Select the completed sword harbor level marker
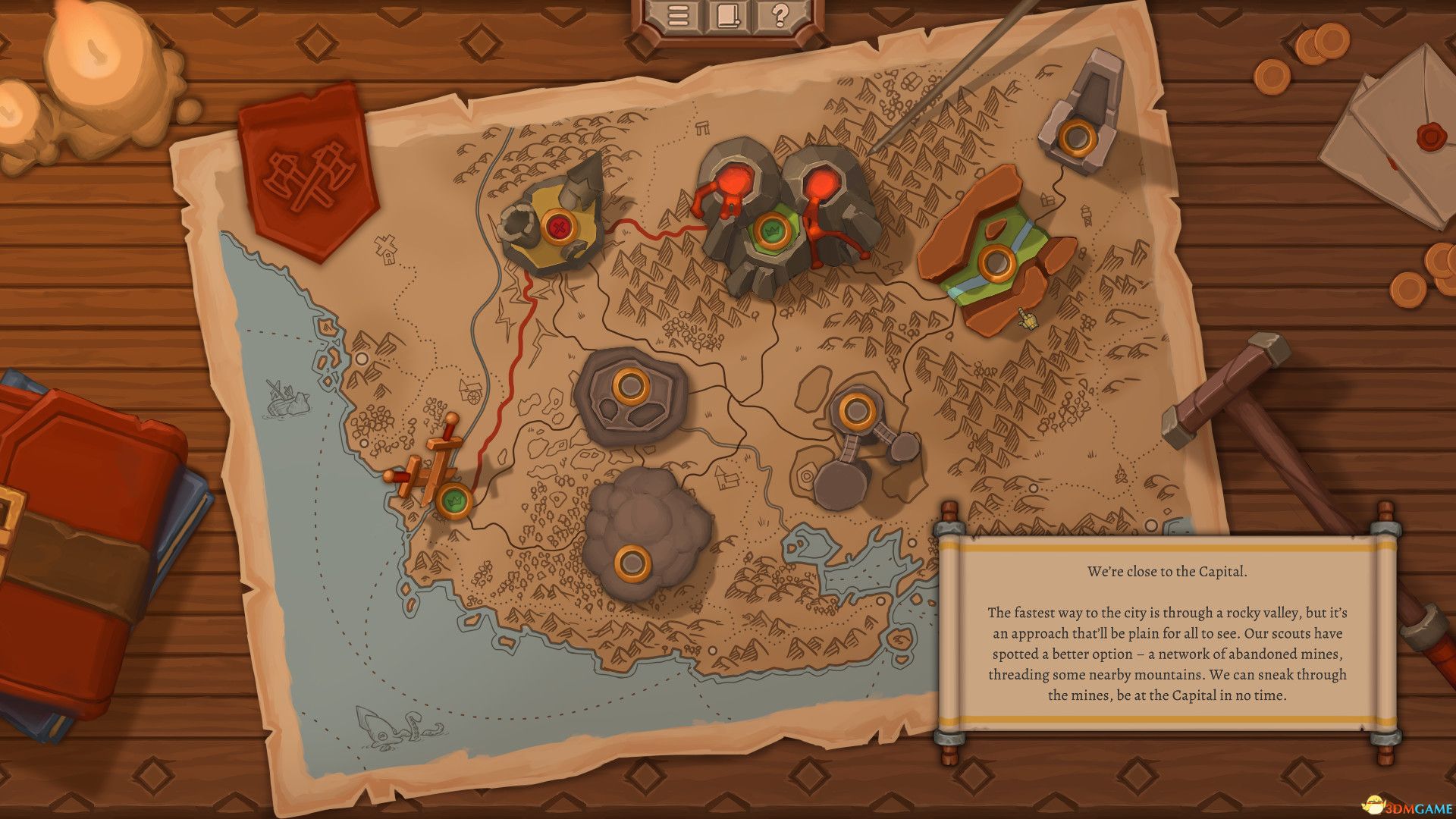1456x819 pixels. (x=453, y=499)
